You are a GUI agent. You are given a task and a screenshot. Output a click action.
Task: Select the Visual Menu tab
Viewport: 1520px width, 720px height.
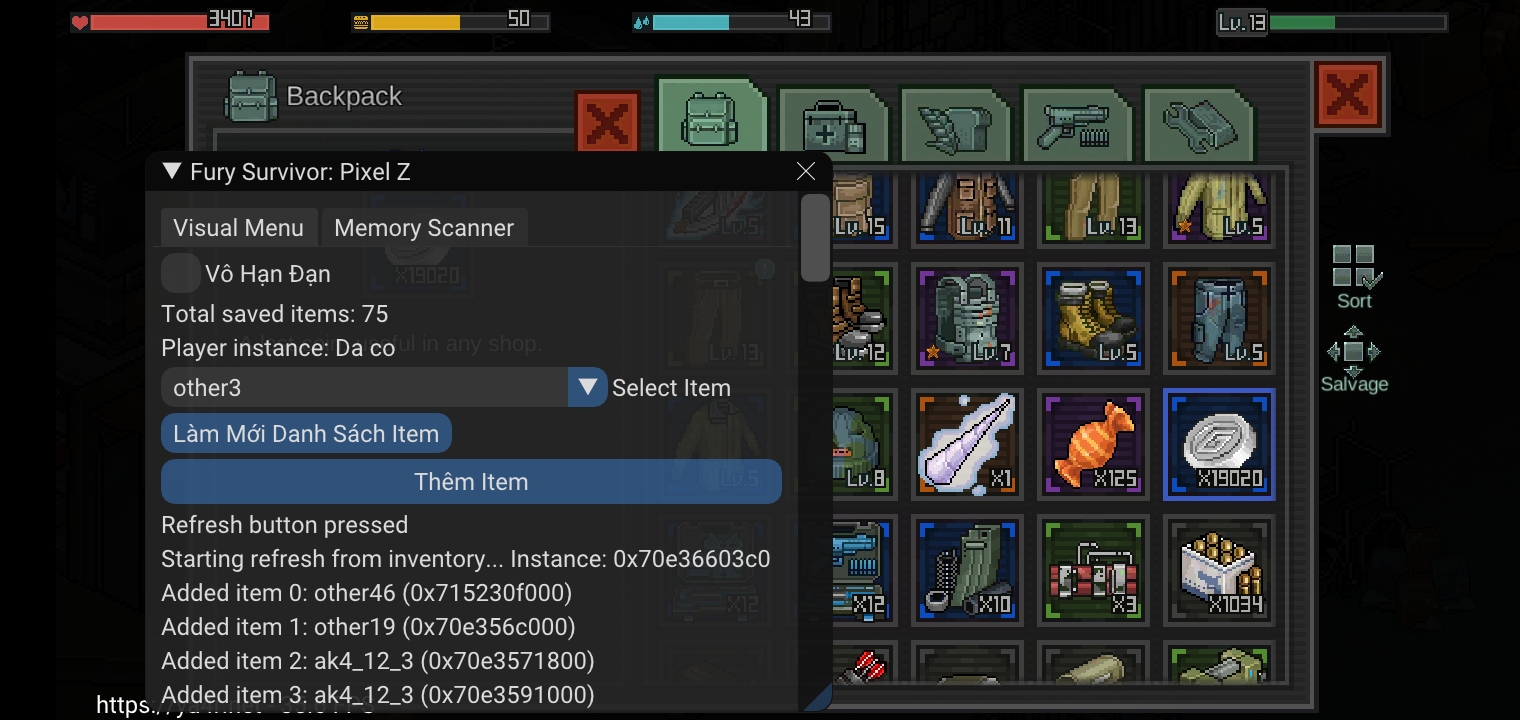tap(239, 227)
